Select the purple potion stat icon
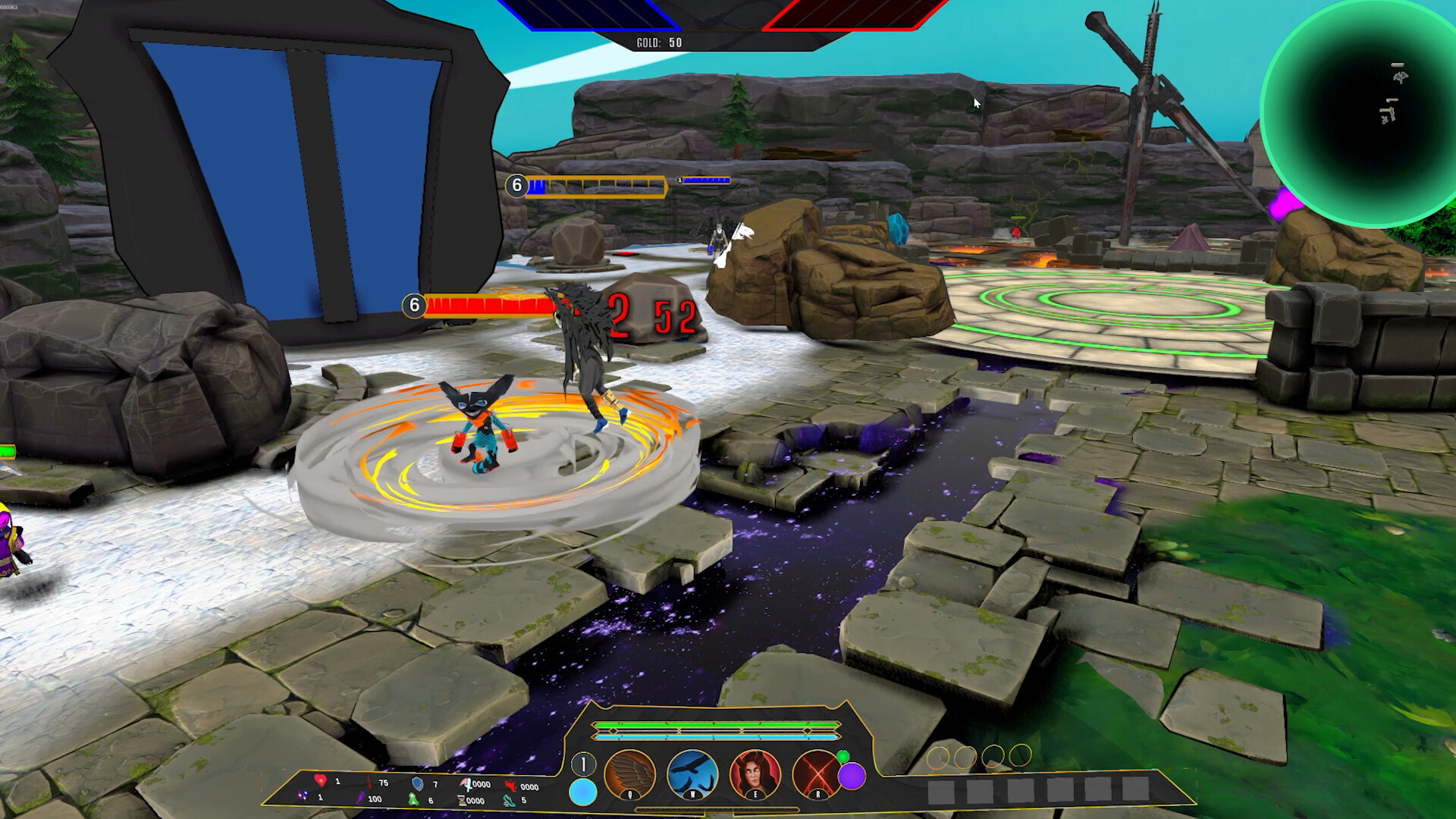The width and height of the screenshot is (1456, 819). coord(360,799)
